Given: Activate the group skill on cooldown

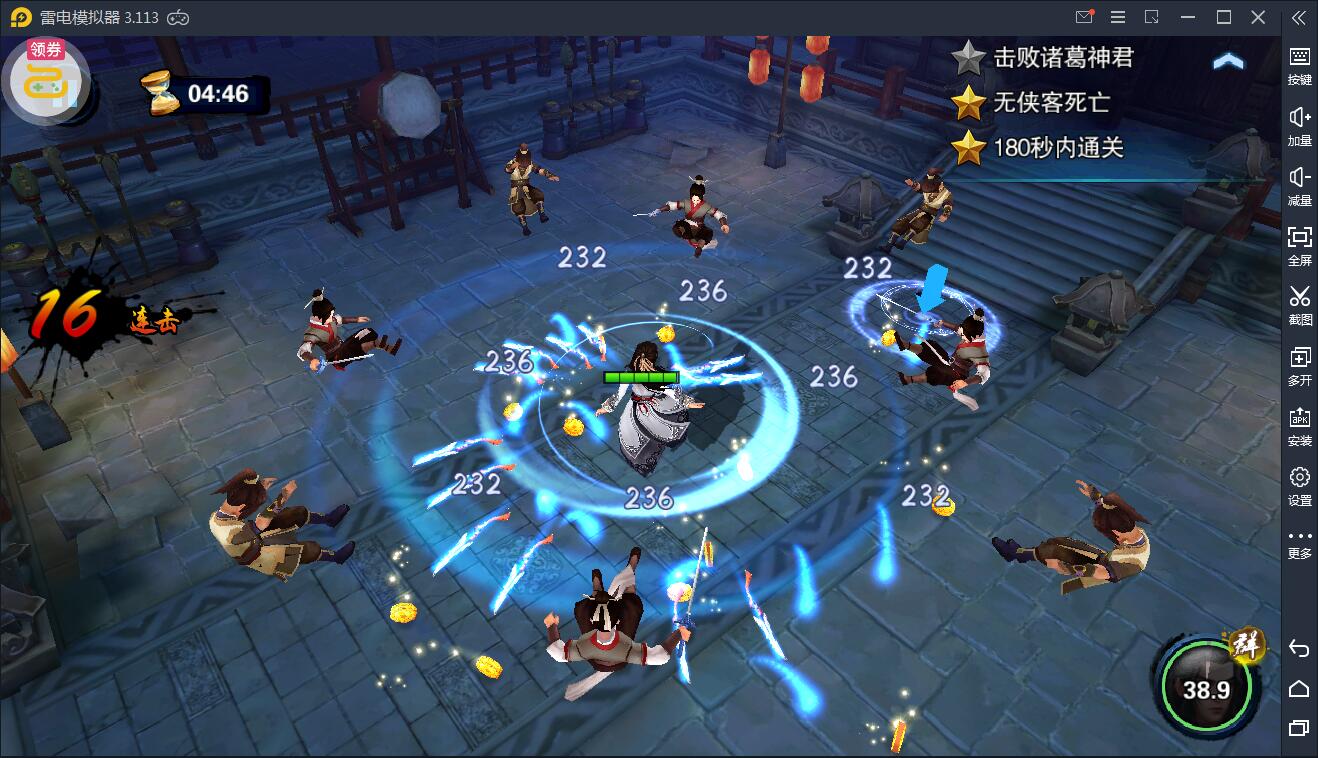Looking at the screenshot, I should 1206,686.
